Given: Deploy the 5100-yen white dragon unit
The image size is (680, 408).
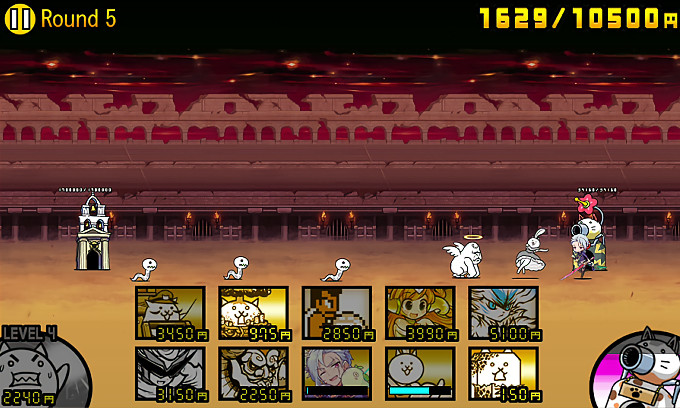Looking at the screenshot, I should coord(503,313).
